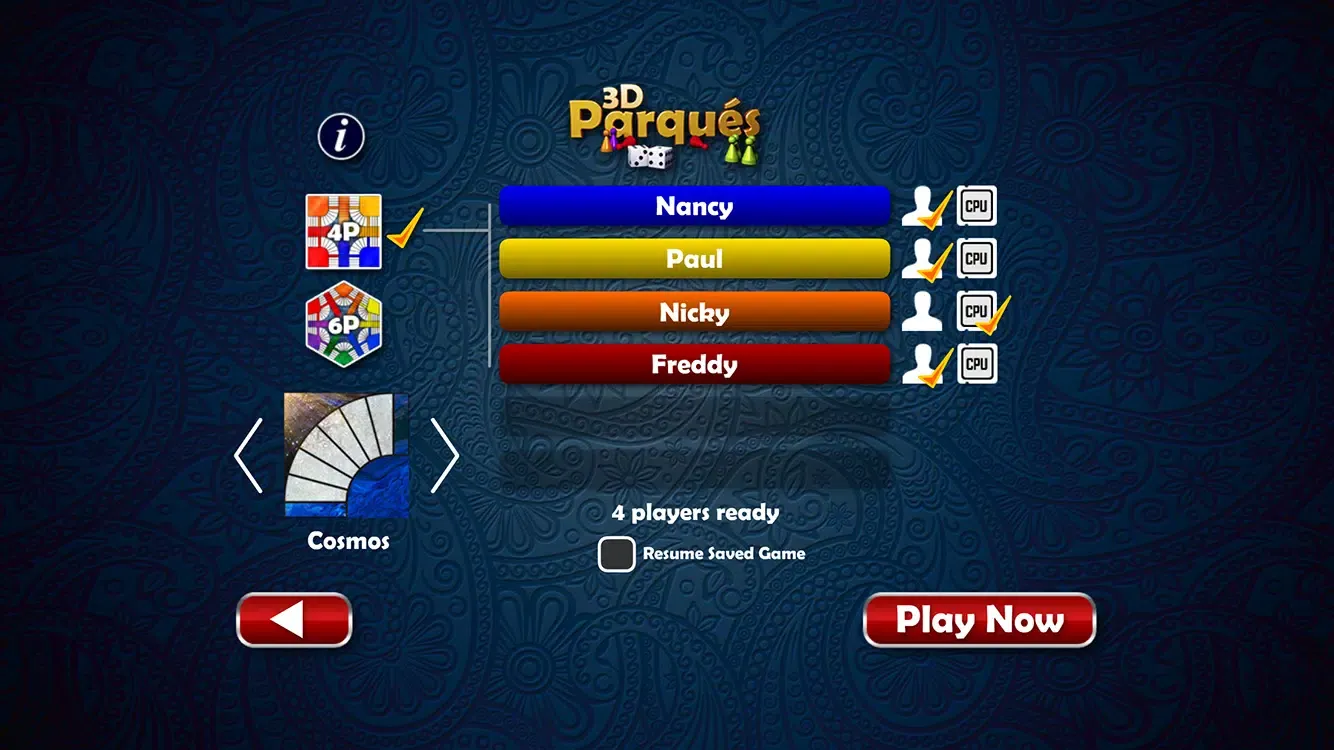Enable Resume Saved Game
Screen dimensions: 1334x750
616,552
